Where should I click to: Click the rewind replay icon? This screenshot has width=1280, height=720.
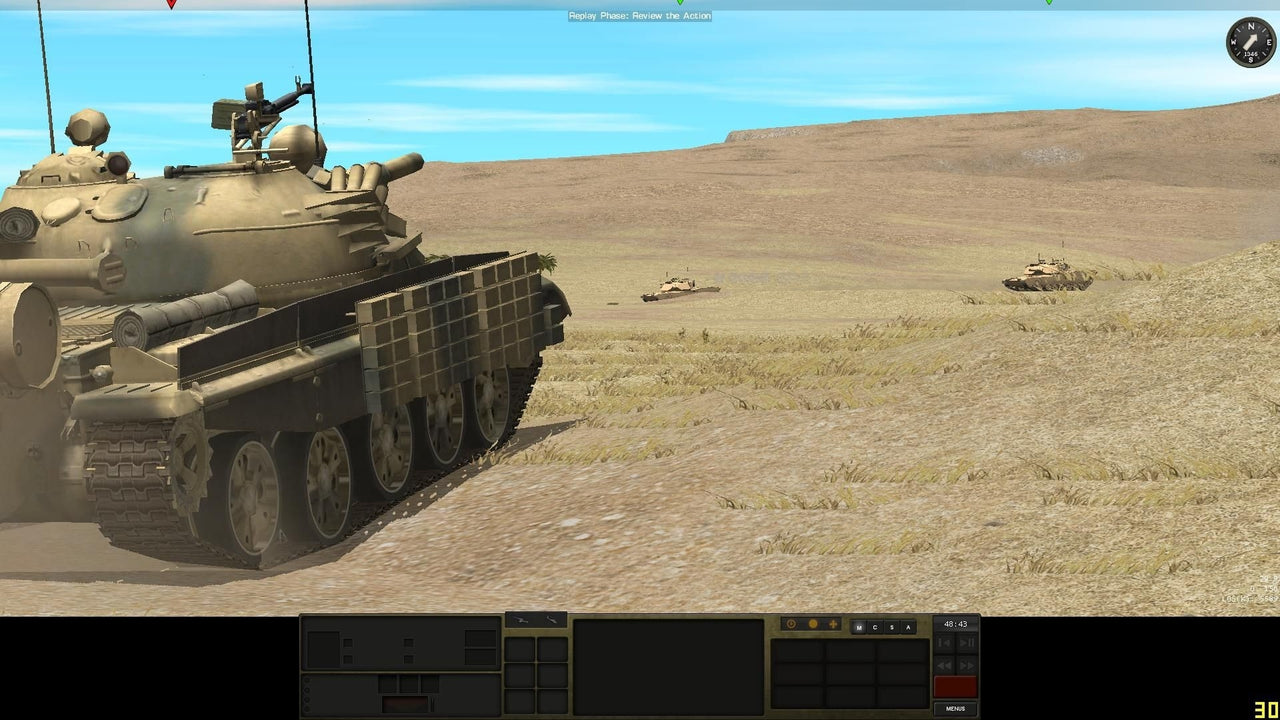944,666
